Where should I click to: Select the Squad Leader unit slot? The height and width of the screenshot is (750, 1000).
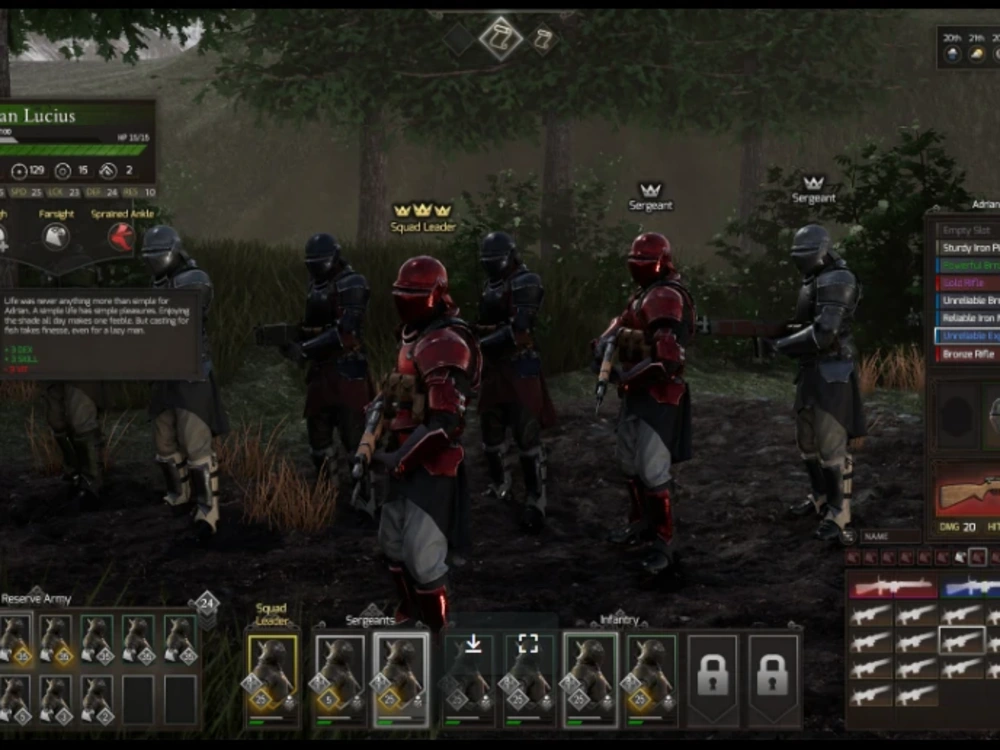tap(272, 678)
